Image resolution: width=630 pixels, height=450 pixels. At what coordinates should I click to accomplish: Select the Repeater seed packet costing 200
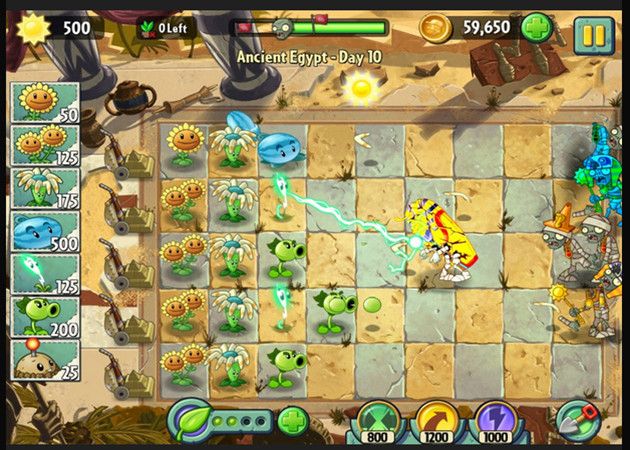(x=44, y=316)
